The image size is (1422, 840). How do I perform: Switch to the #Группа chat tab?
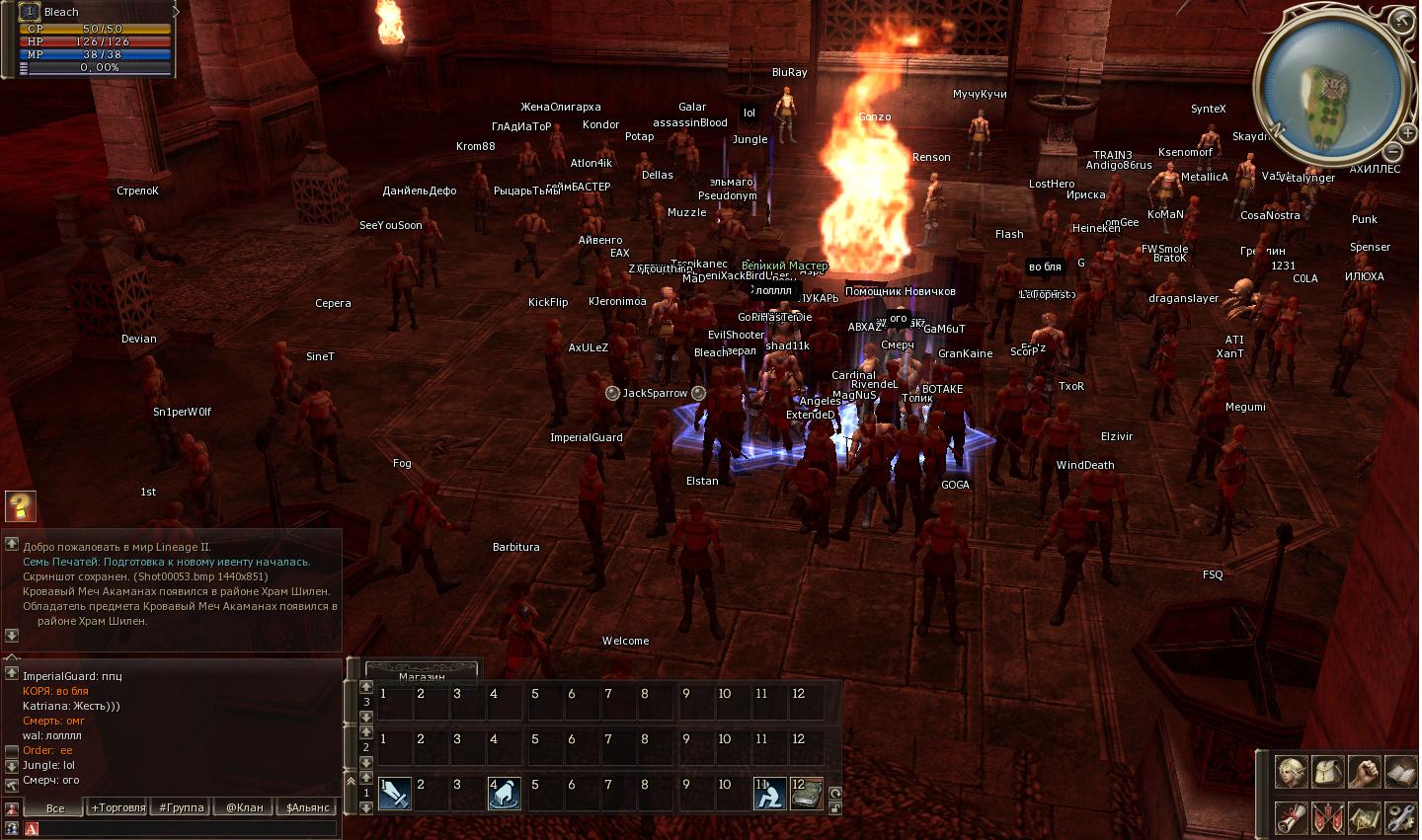tap(182, 807)
